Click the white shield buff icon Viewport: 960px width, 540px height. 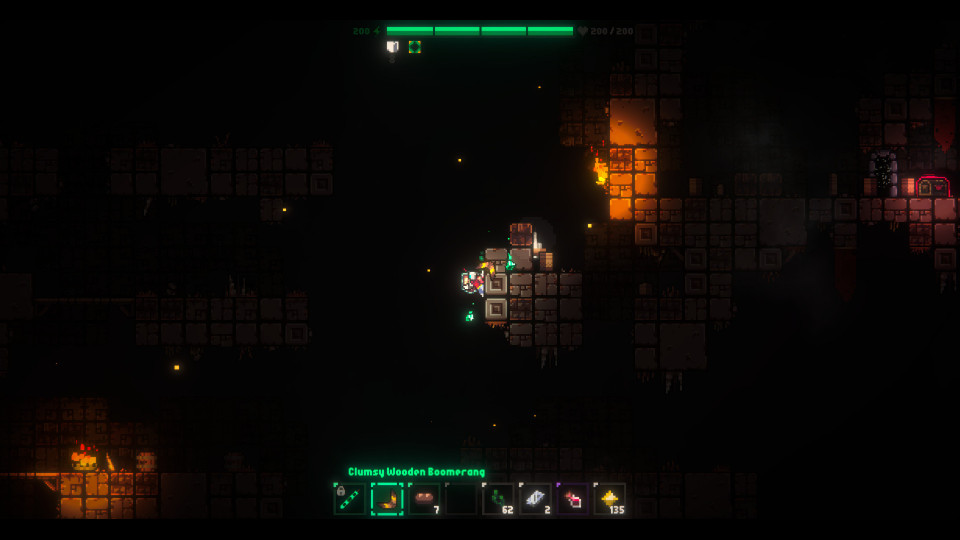[x=393, y=47]
